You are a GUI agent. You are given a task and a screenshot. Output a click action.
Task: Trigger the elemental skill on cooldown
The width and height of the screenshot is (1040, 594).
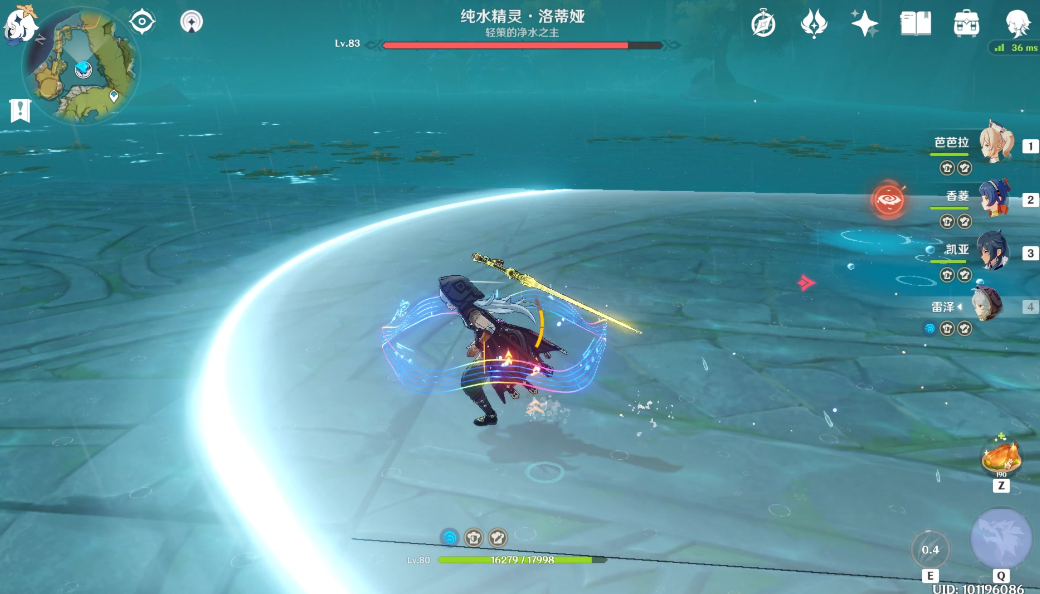930,549
